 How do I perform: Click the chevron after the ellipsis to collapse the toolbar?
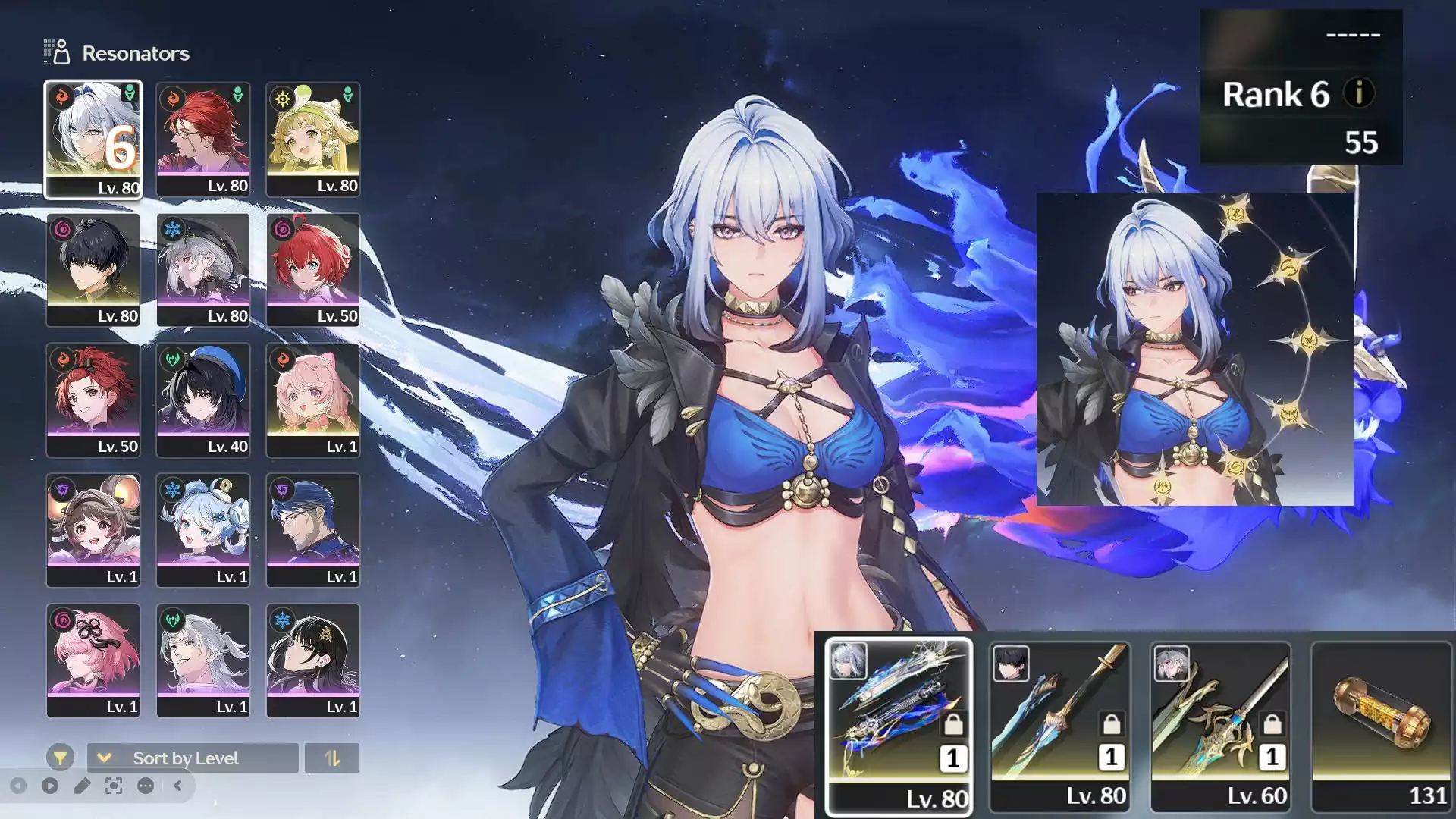point(176,786)
